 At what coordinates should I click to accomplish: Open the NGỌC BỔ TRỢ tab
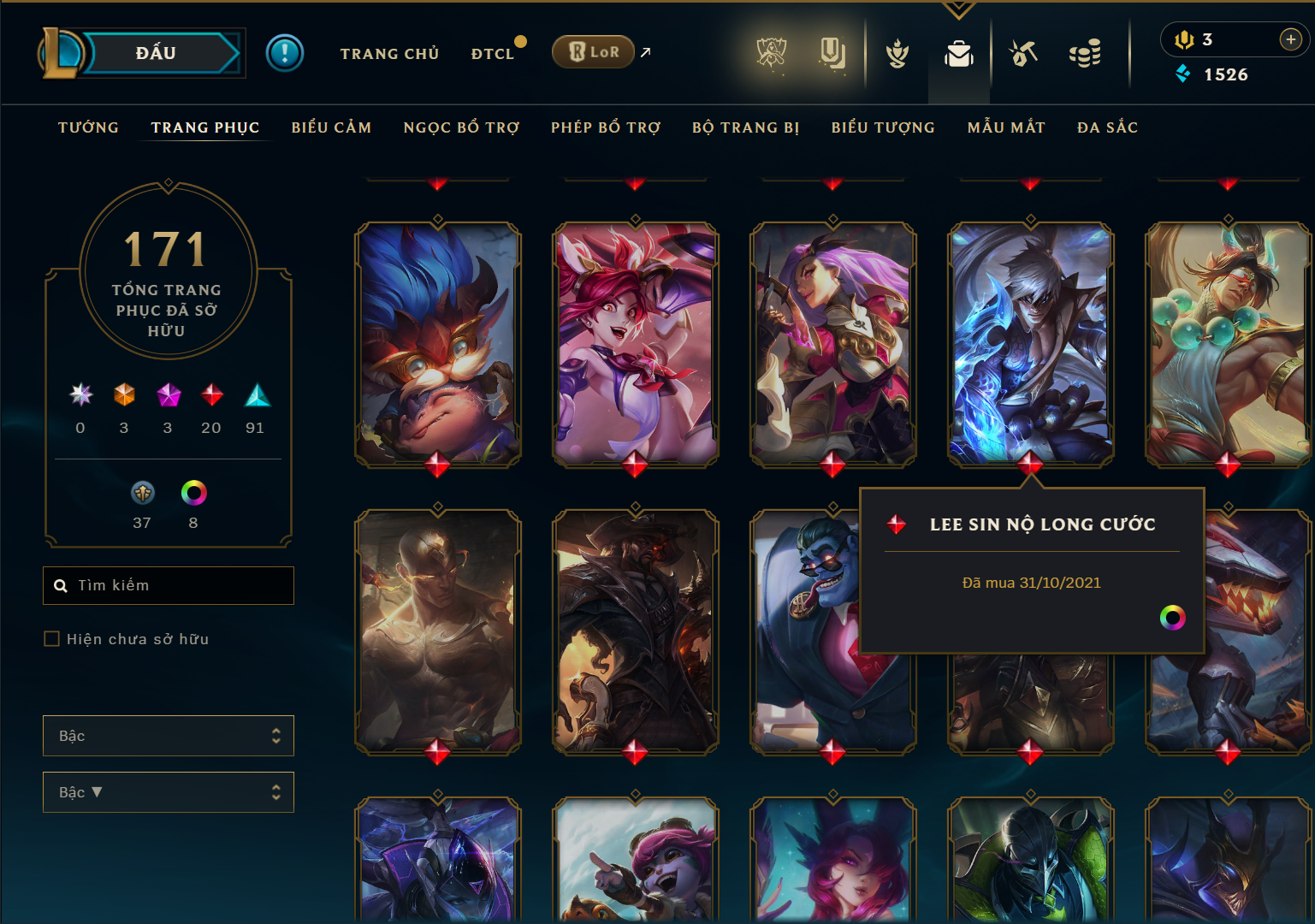pos(460,127)
